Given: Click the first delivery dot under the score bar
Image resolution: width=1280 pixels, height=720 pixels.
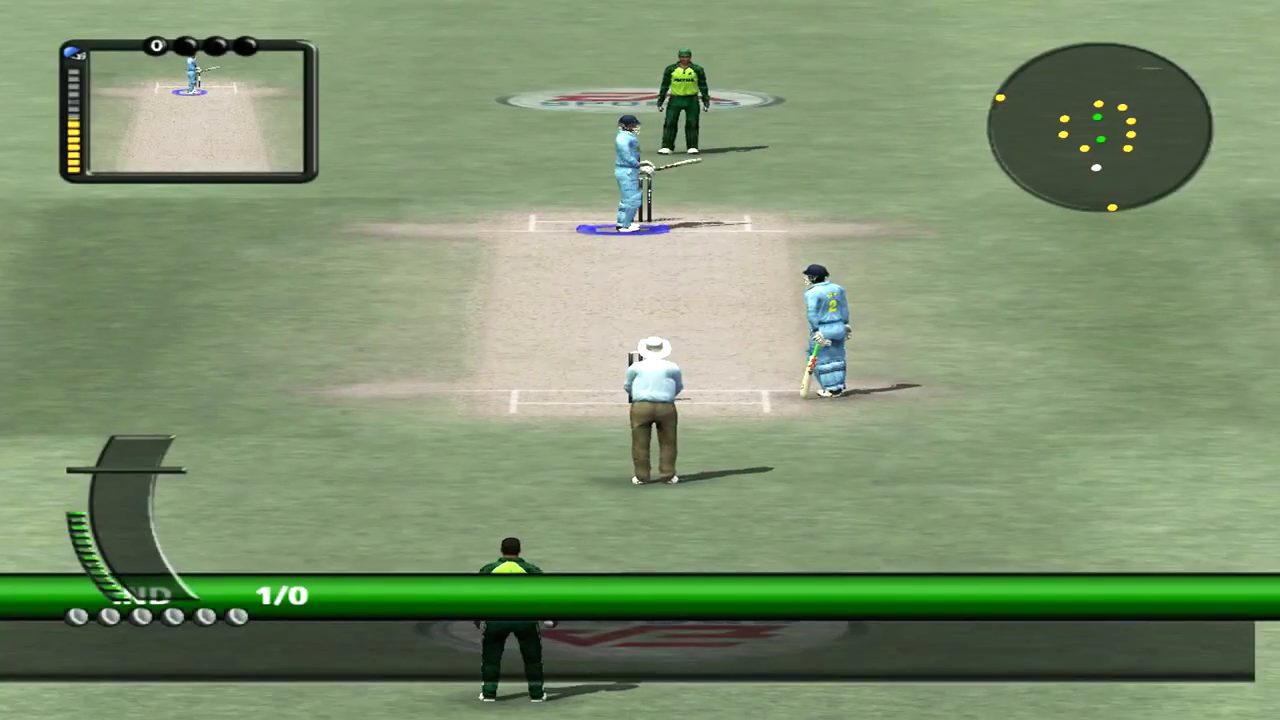Looking at the screenshot, I should 79,615.
